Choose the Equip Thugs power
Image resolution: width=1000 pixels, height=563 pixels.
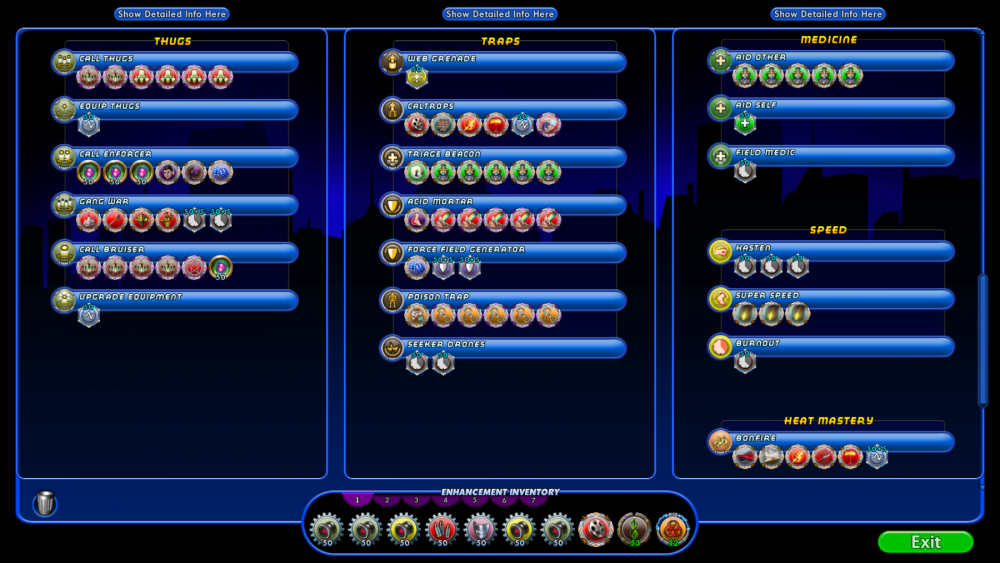tap(185, 108)
